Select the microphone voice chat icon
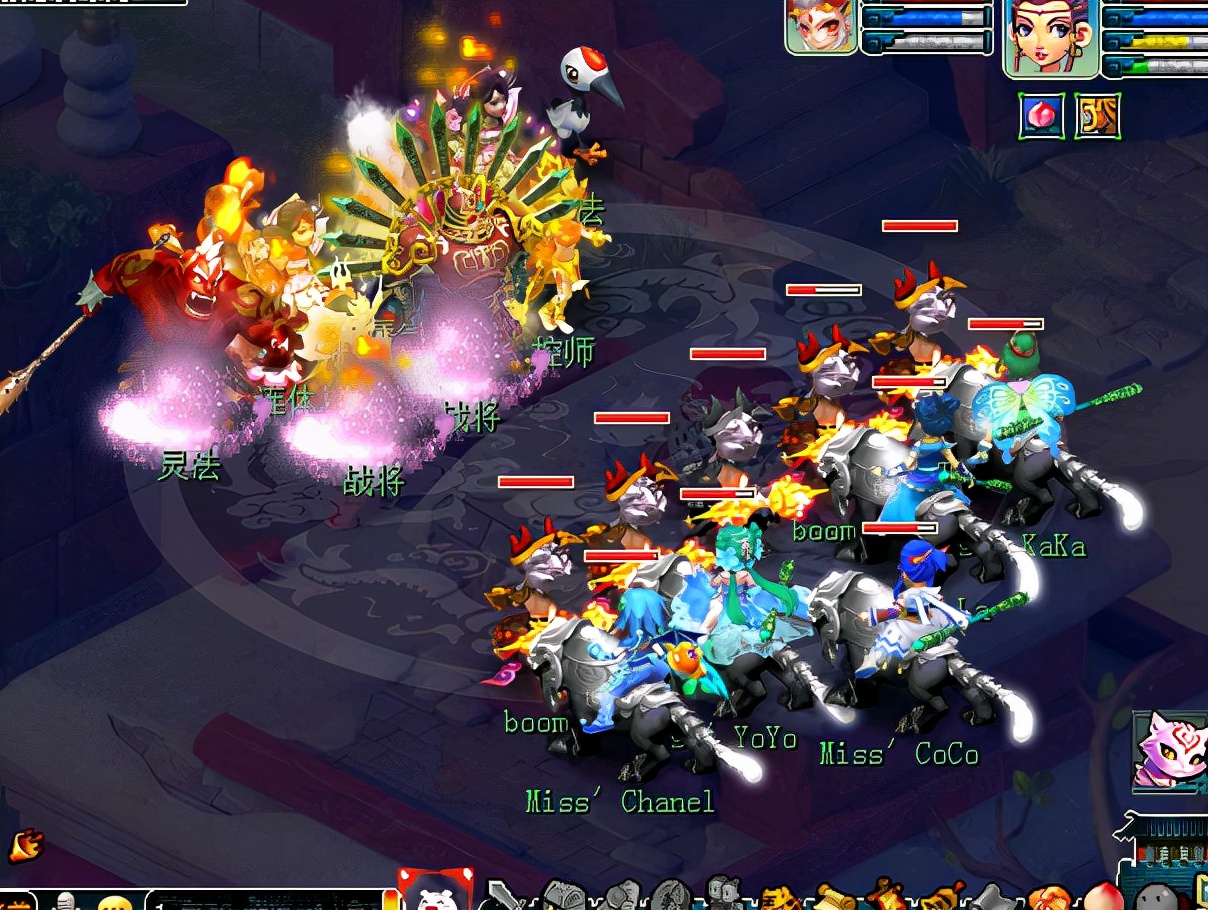The width and height of the screenshot is (1208, 910). (x=66, y=902)
